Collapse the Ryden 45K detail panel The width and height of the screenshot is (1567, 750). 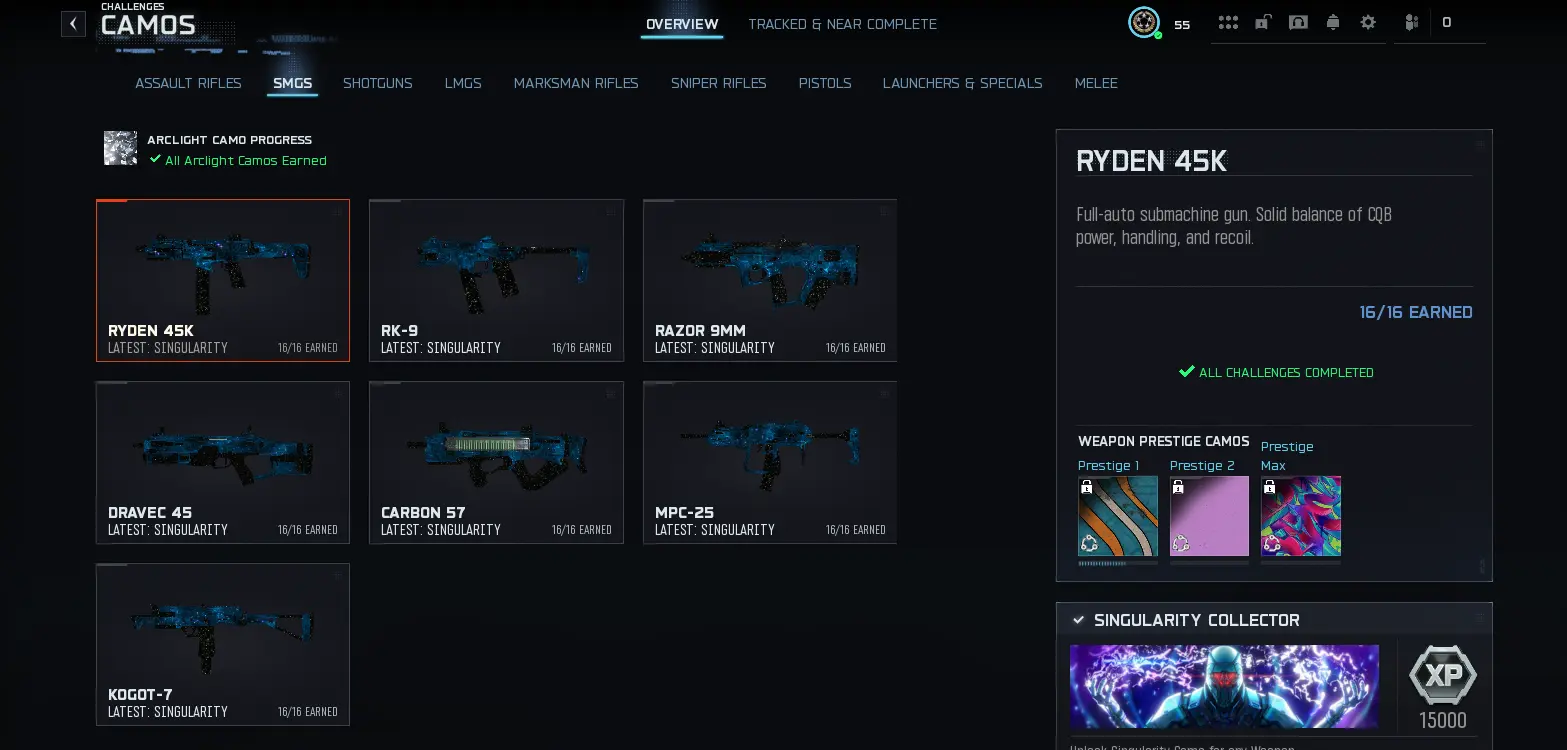coord(1480,143)
